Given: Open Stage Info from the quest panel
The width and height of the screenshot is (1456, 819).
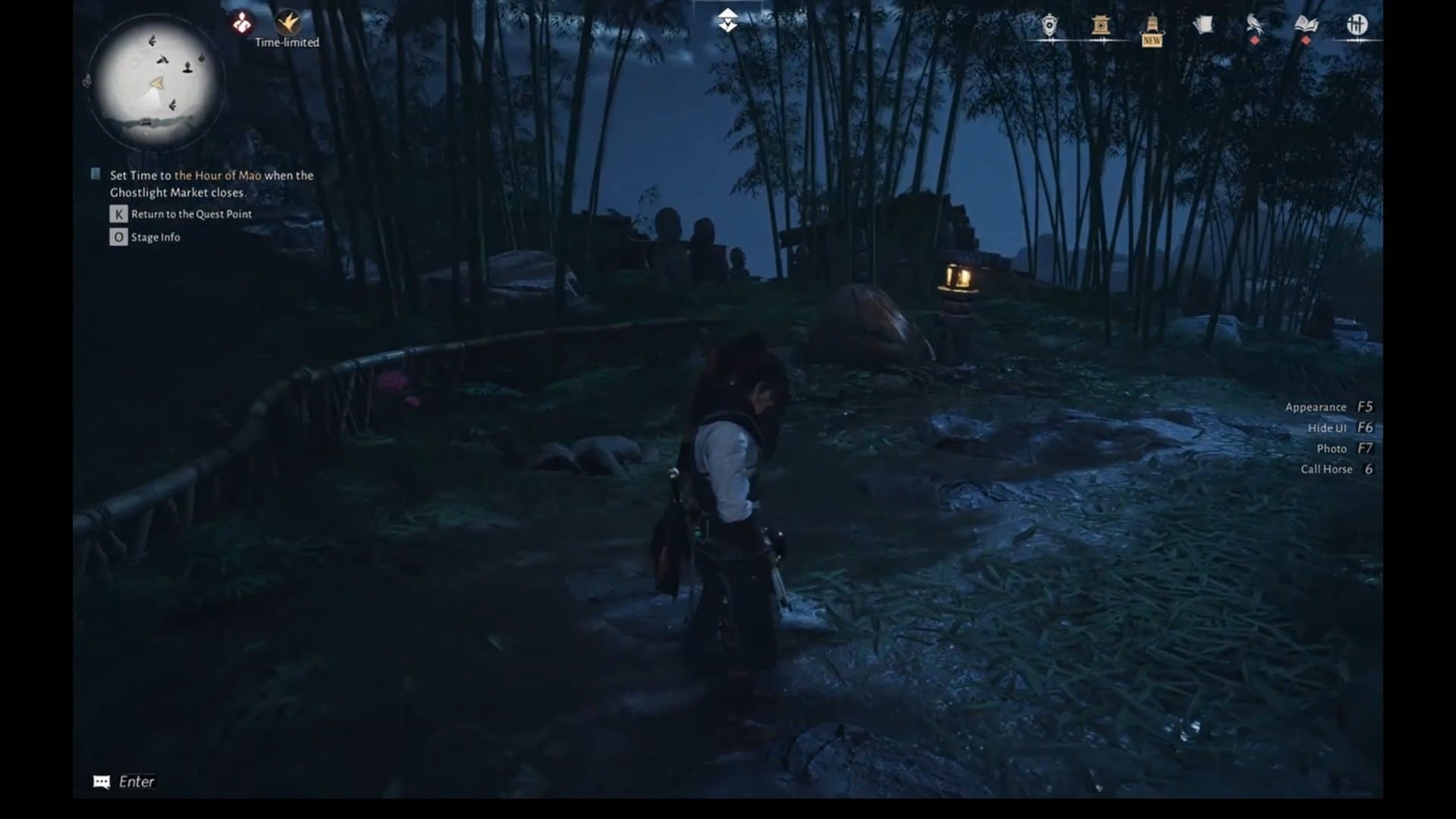Looking at the screenshot, I should (x=155, y=237).
